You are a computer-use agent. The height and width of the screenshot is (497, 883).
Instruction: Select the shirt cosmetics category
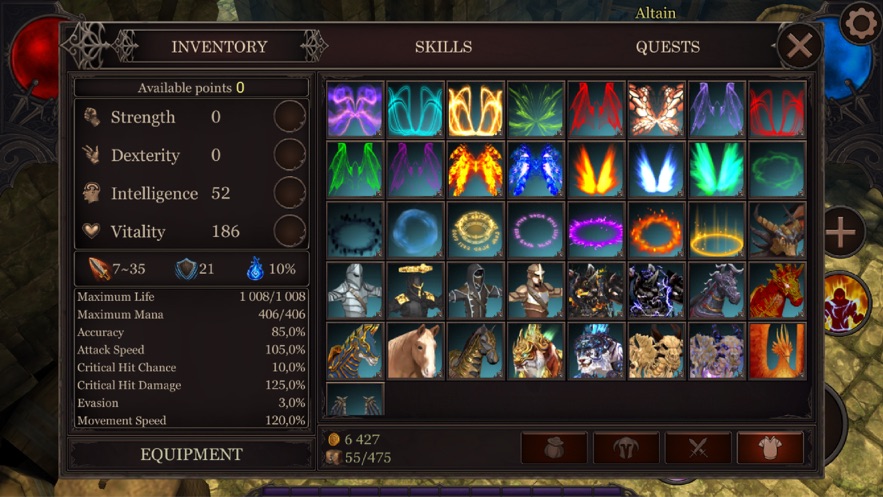point(770,448)
